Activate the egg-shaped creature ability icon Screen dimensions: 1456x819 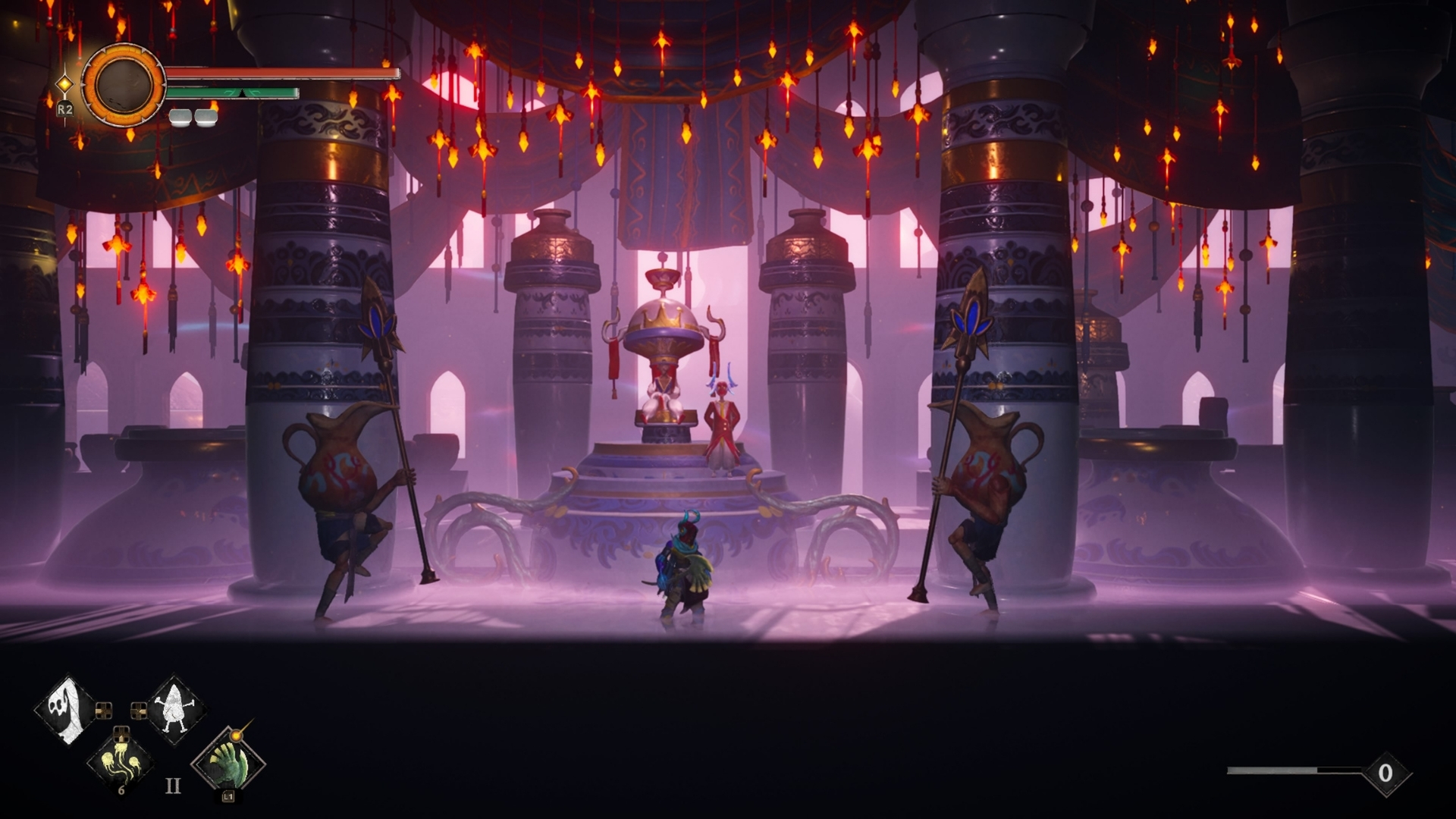177,711
